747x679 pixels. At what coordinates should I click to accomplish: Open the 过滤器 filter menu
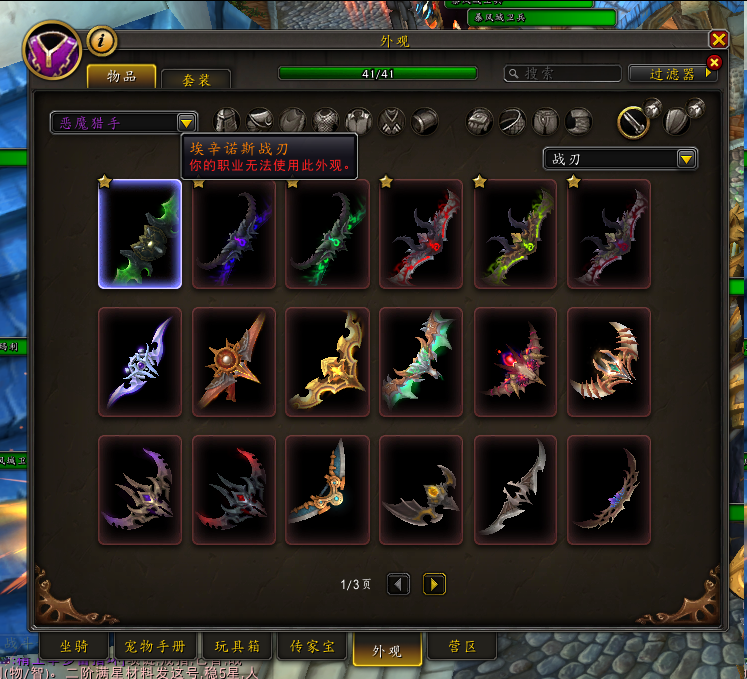(672, 74)
